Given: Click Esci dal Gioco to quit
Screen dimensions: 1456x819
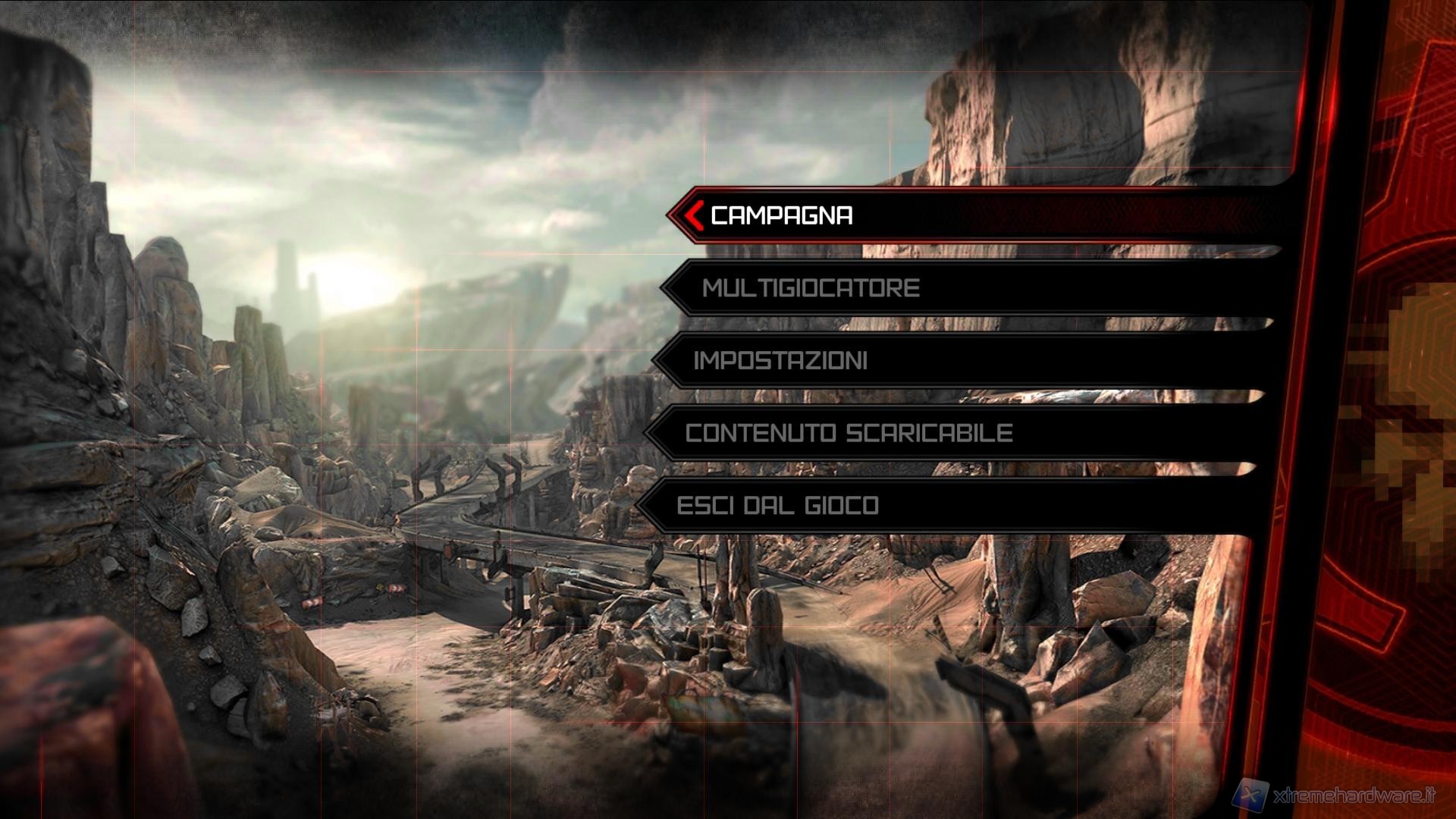Looking at the screenshot, I should 777,505.
